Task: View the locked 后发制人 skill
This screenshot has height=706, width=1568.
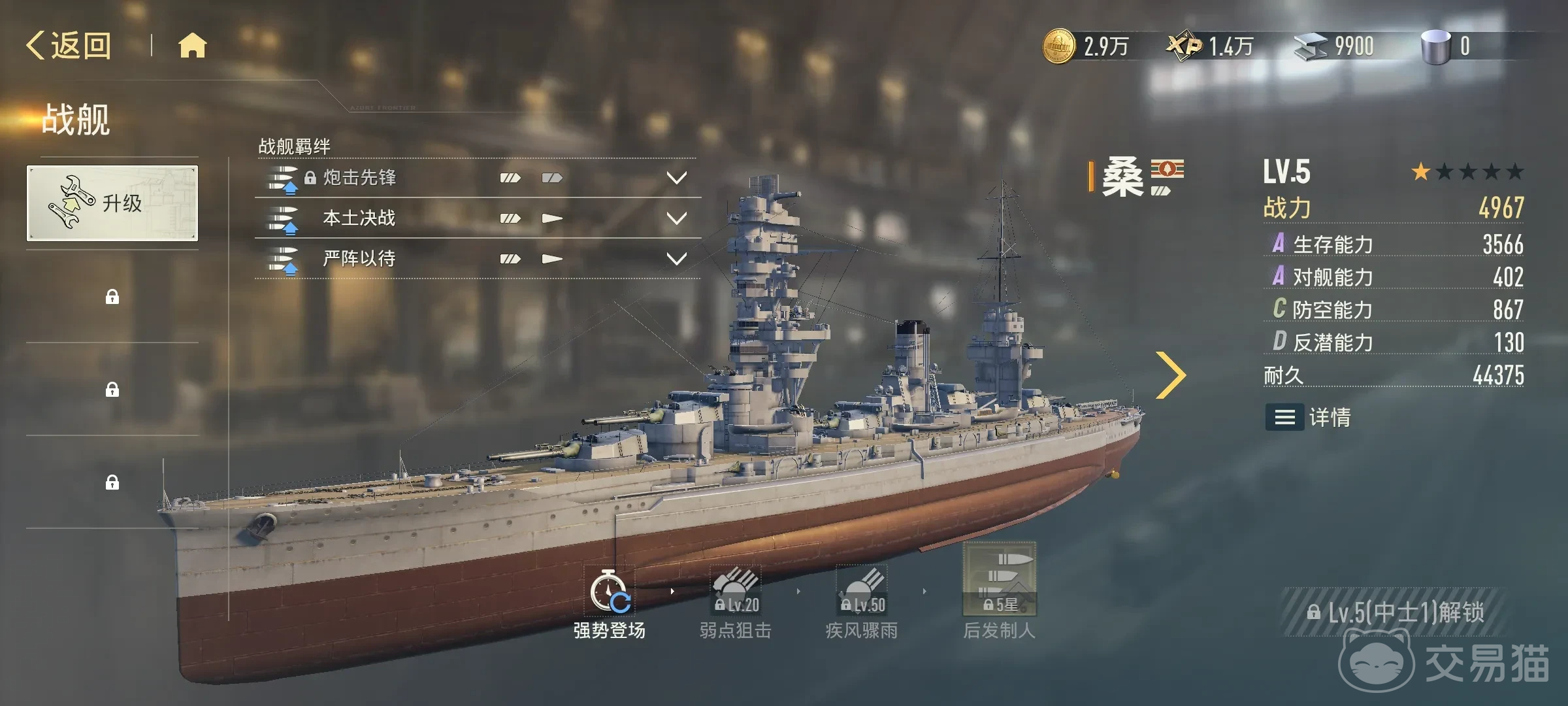Action: coord(999,580)
